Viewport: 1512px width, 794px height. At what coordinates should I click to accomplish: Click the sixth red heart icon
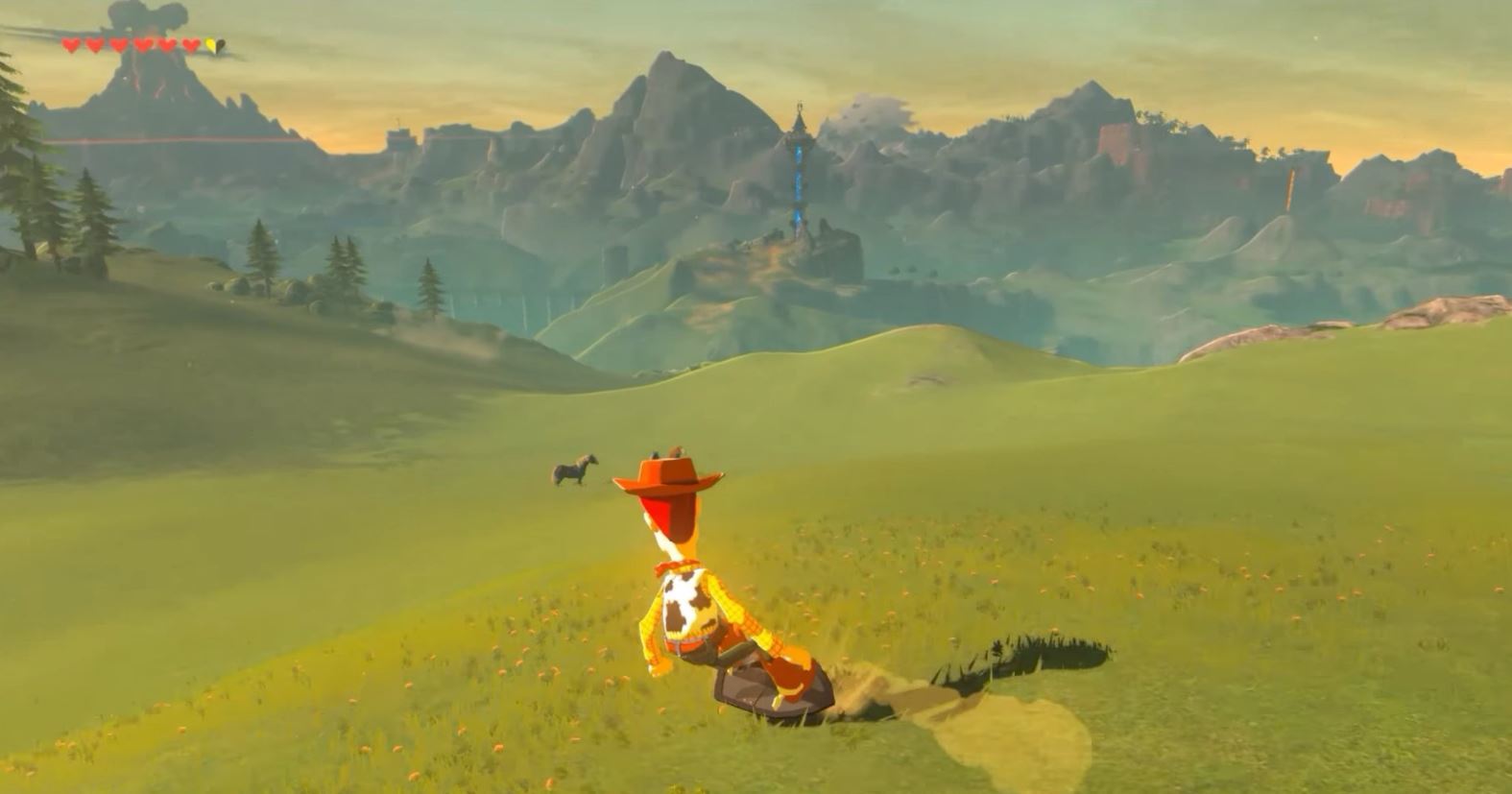click(191, 44)
